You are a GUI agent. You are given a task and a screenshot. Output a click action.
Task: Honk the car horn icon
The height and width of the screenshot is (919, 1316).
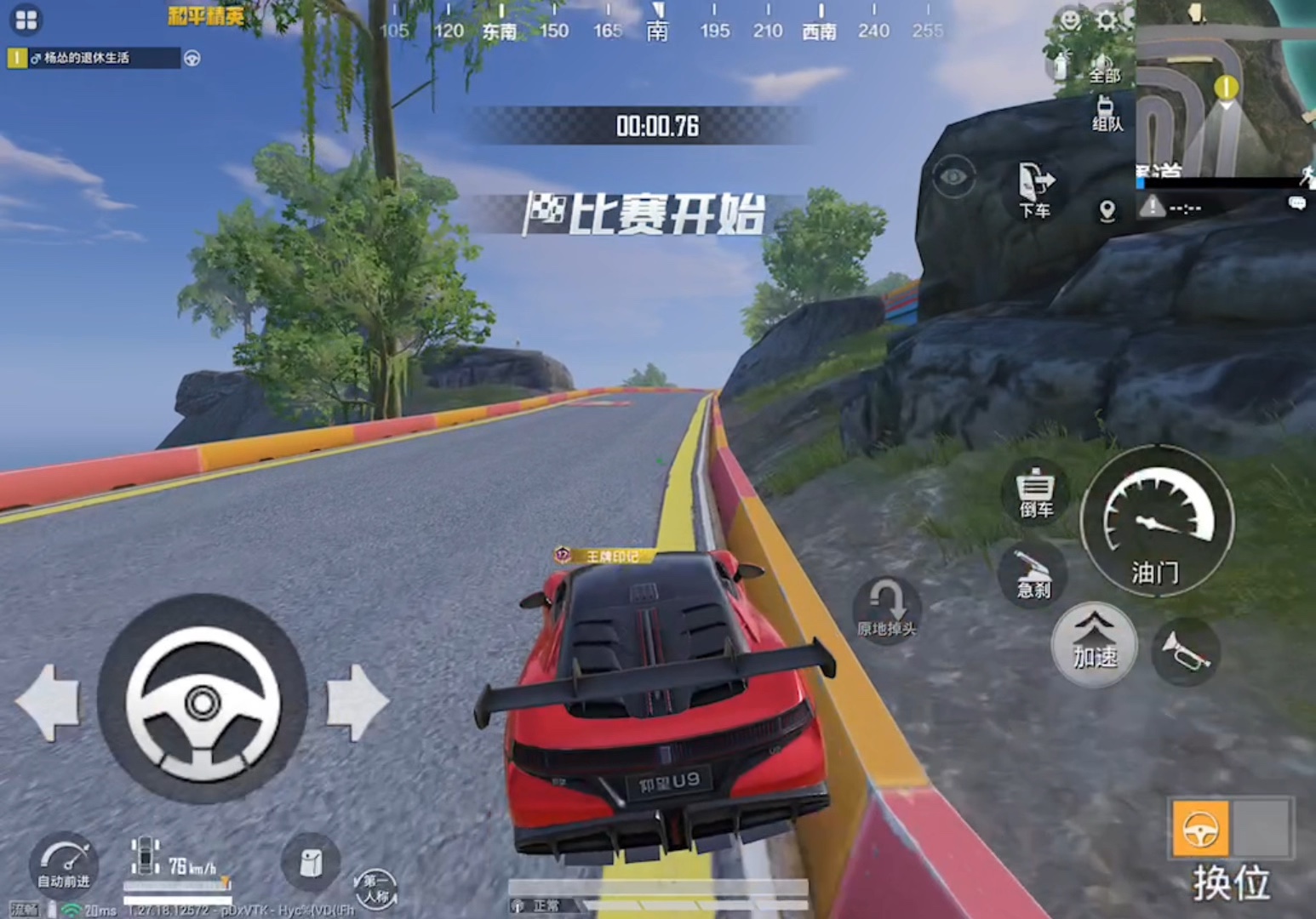(x=1185, y=653)
